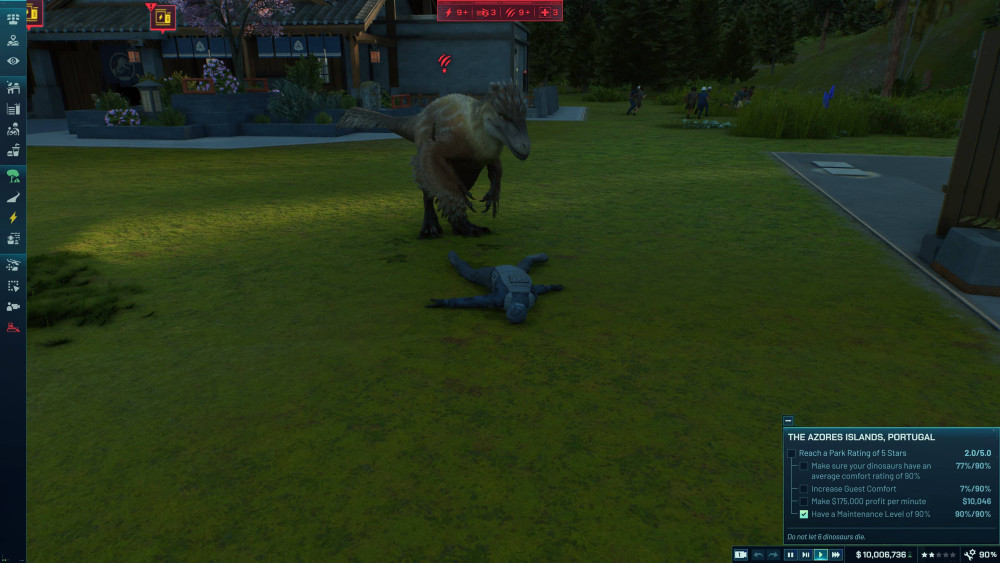This screenshot has width=1000, height=563.
Task: Switch to the fastest game speed
Action: coord(836,554)
